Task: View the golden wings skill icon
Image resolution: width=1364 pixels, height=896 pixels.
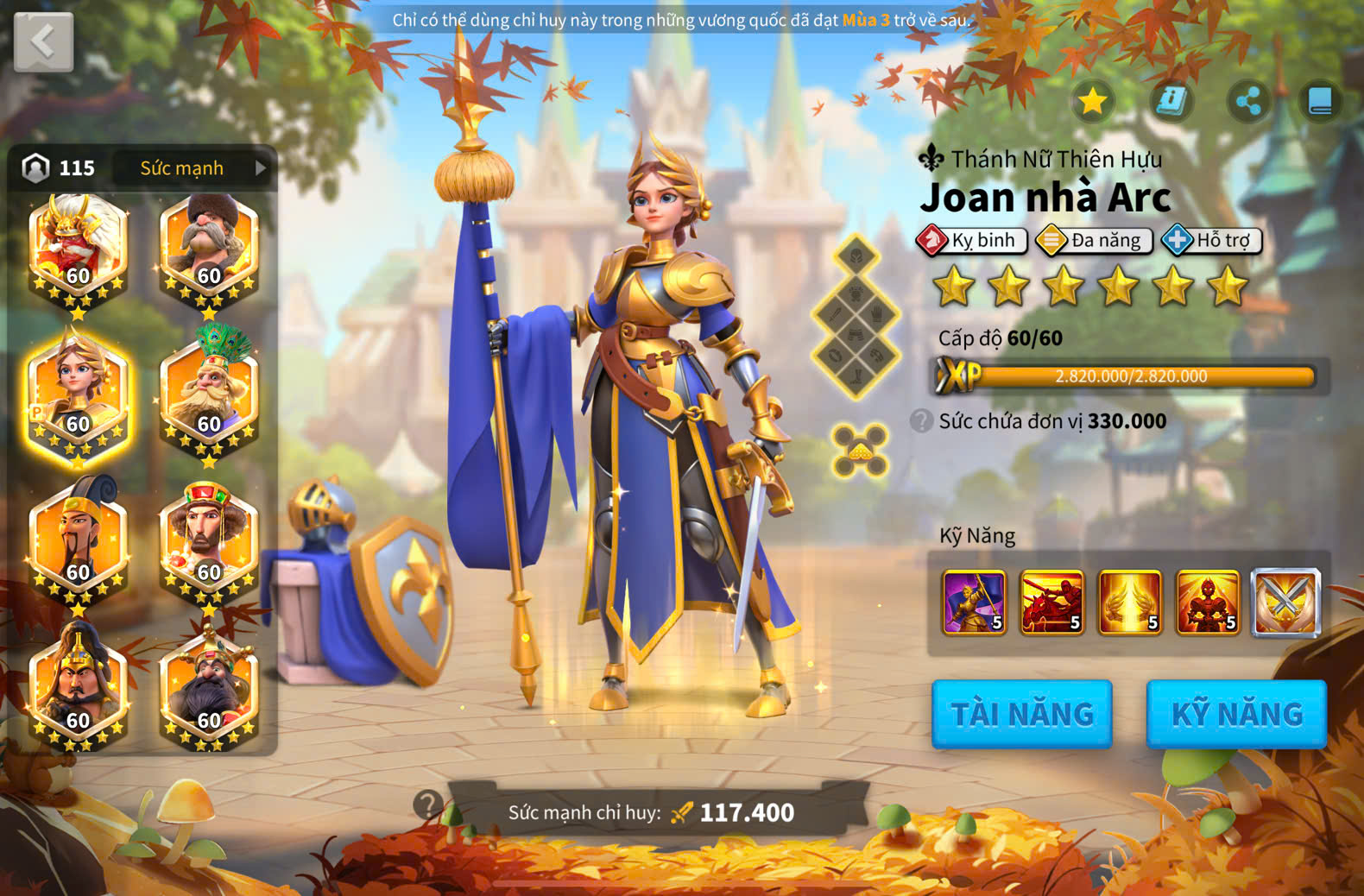Action: (x=1129, y=602)
